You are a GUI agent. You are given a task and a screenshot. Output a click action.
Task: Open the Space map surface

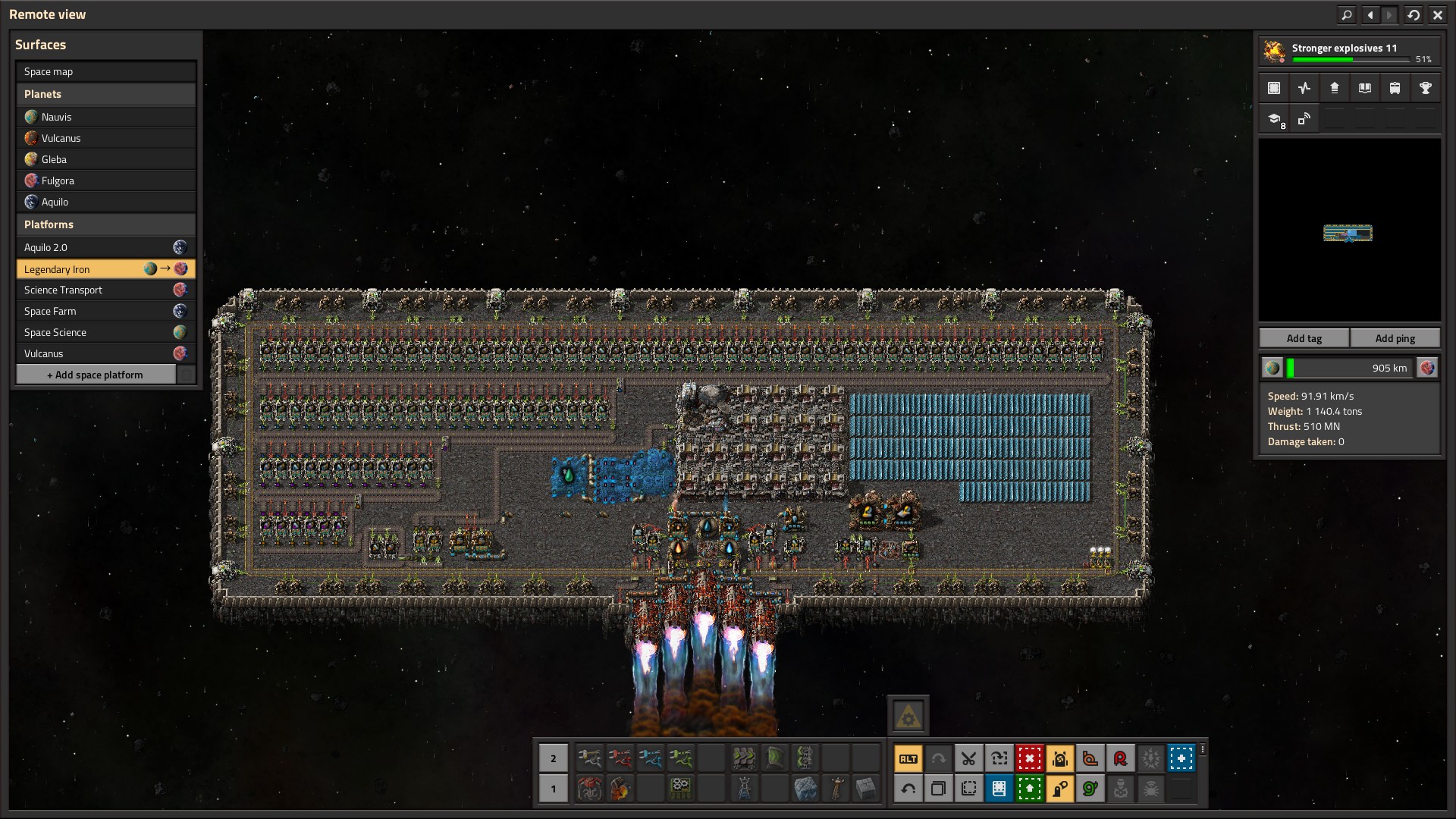point(105,71)
